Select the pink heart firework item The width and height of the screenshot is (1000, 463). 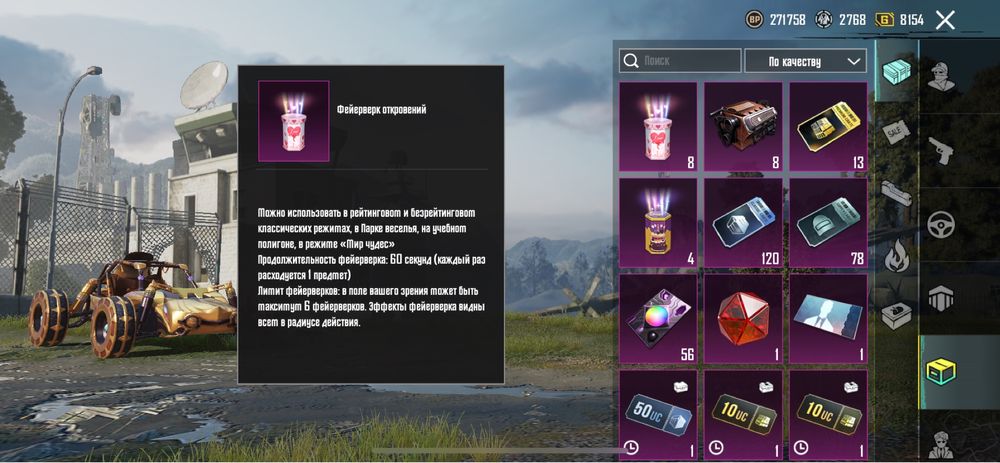pyautogui.click(x=658, y=126)
